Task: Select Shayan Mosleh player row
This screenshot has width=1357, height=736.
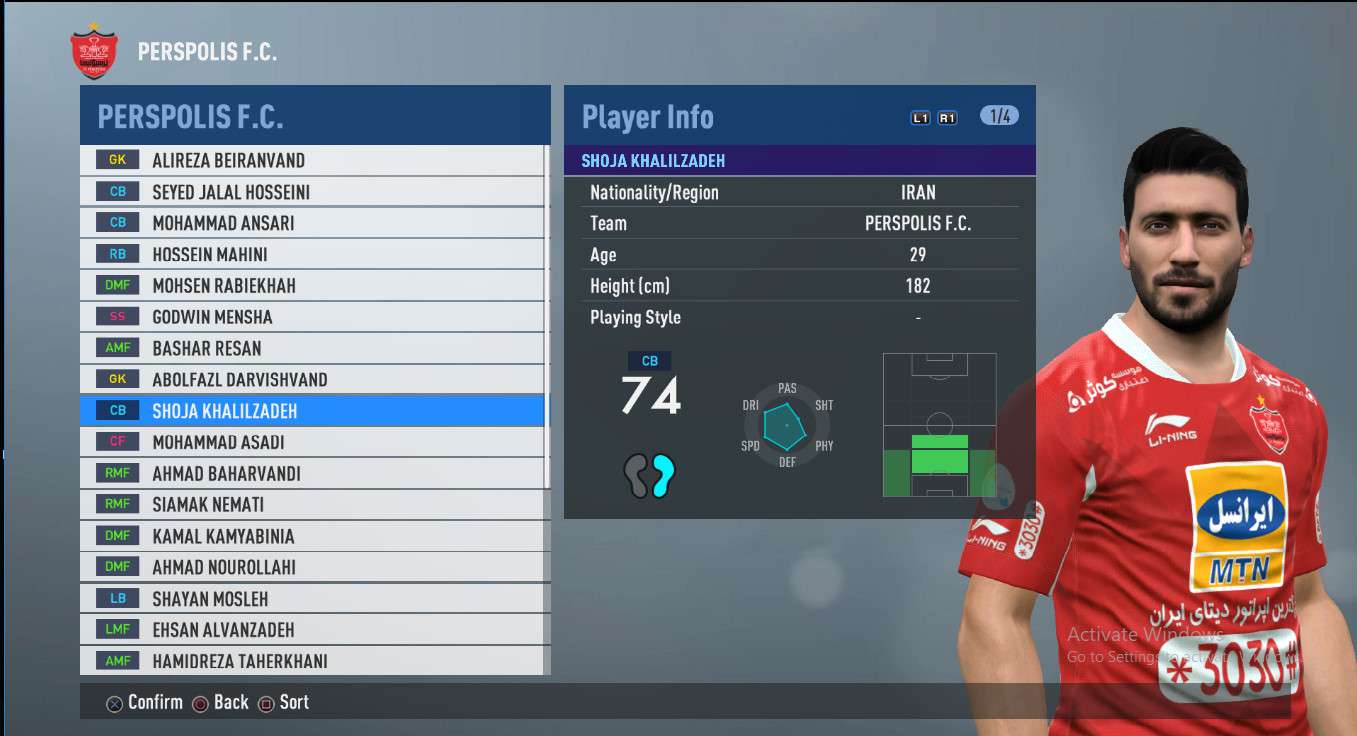Action: 313,599
